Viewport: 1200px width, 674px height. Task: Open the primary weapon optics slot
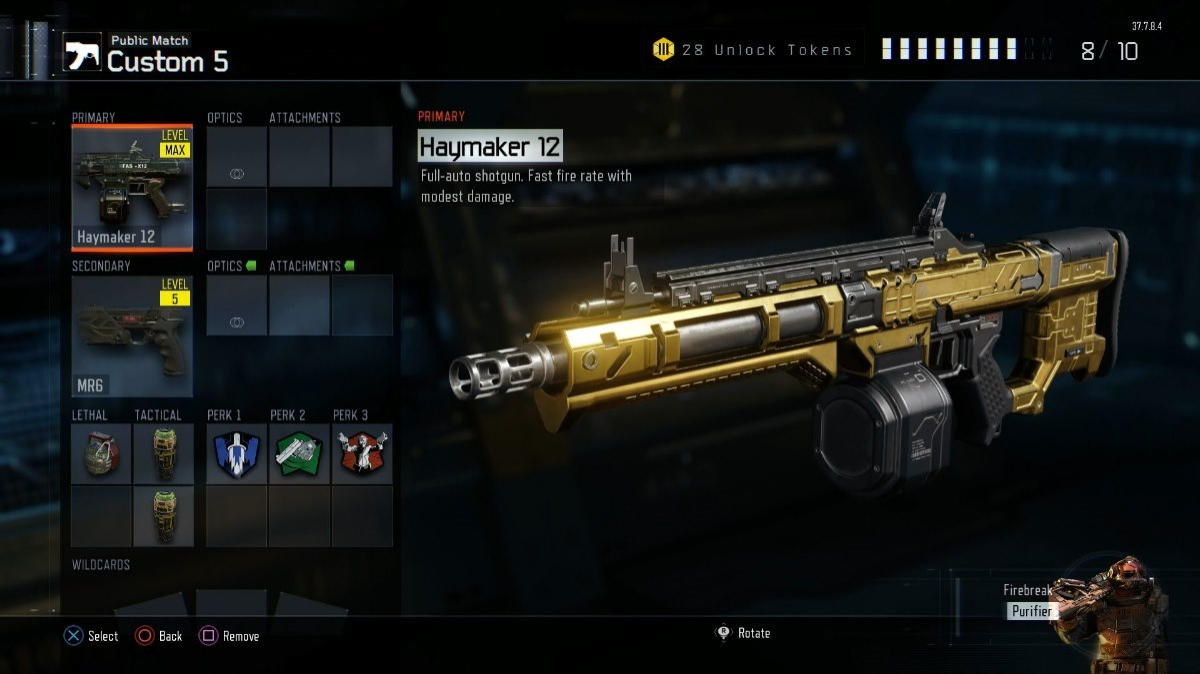tap(237, 157)
